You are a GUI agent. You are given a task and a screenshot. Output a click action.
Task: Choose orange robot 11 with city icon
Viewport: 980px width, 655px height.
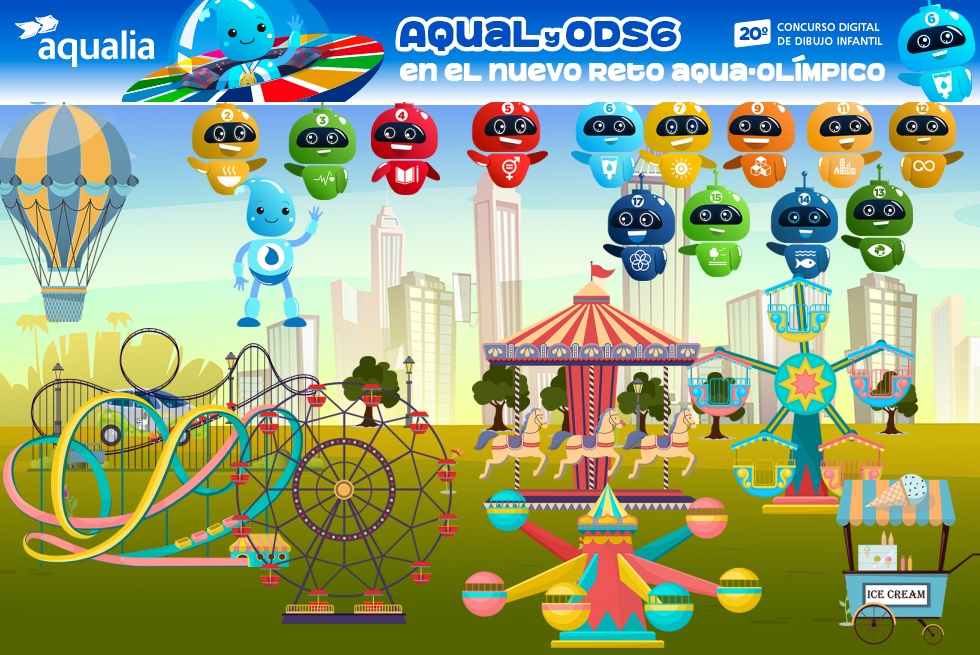(840, 142)
